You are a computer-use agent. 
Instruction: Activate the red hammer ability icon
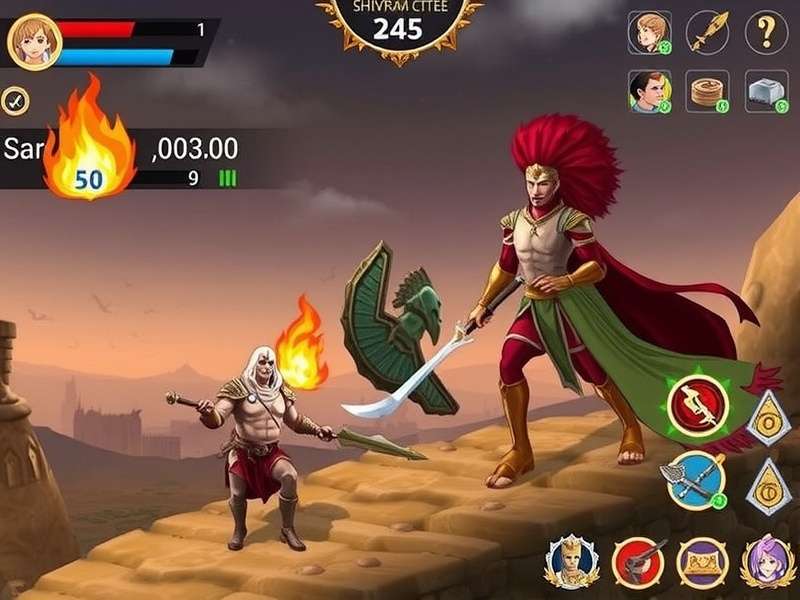(638, 561)
